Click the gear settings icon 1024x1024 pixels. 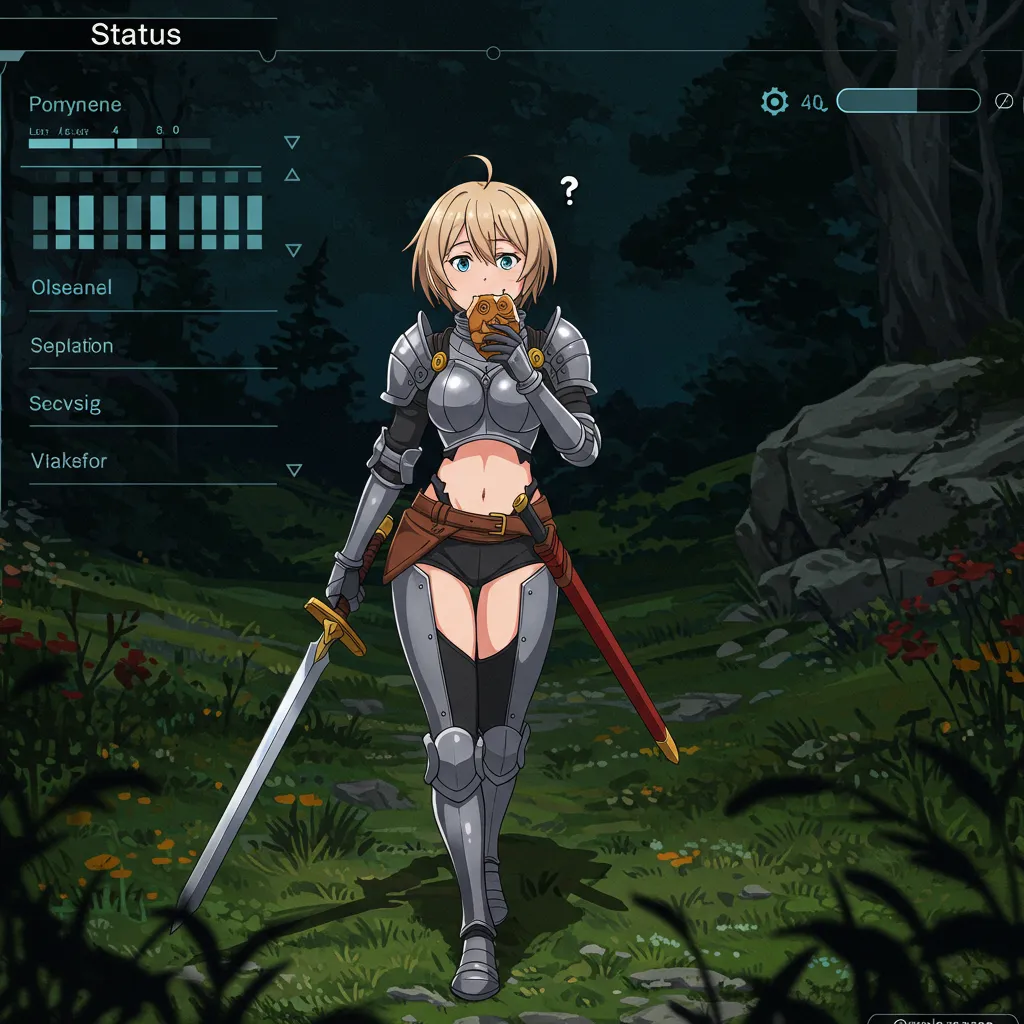(774, 101)
